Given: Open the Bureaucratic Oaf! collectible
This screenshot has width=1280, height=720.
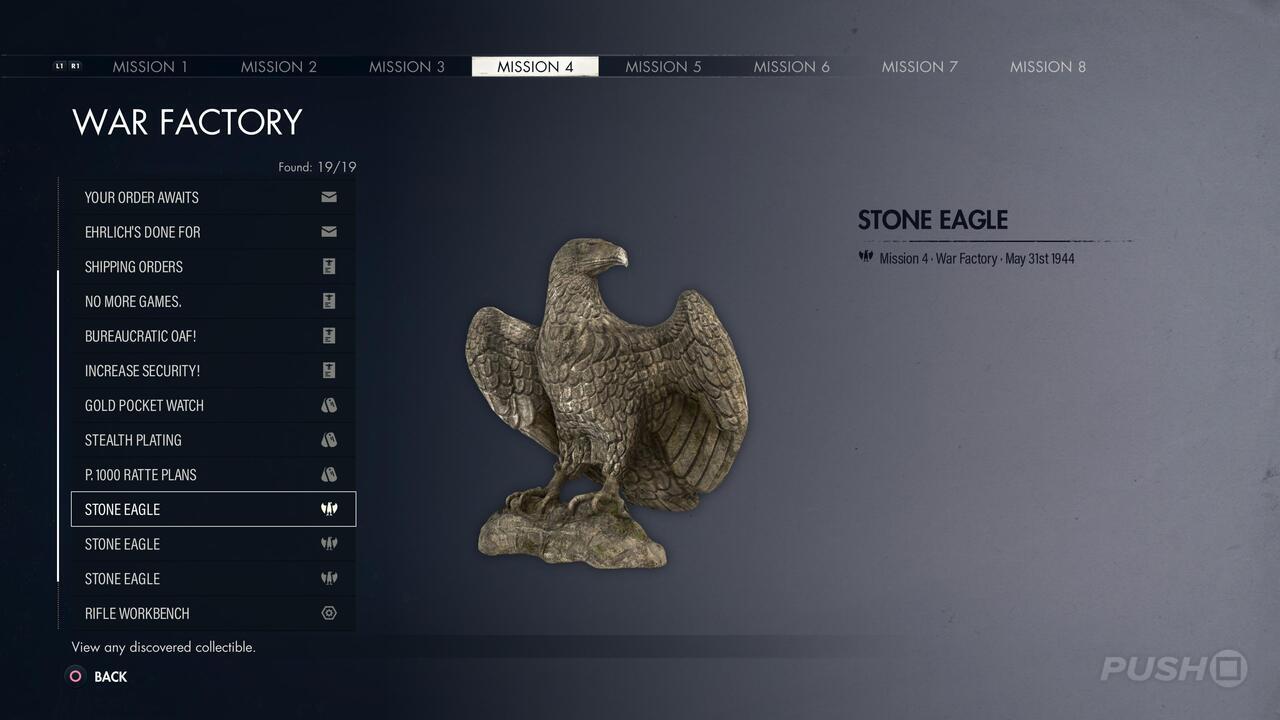Looking at the screenshot, I should 180,336.
